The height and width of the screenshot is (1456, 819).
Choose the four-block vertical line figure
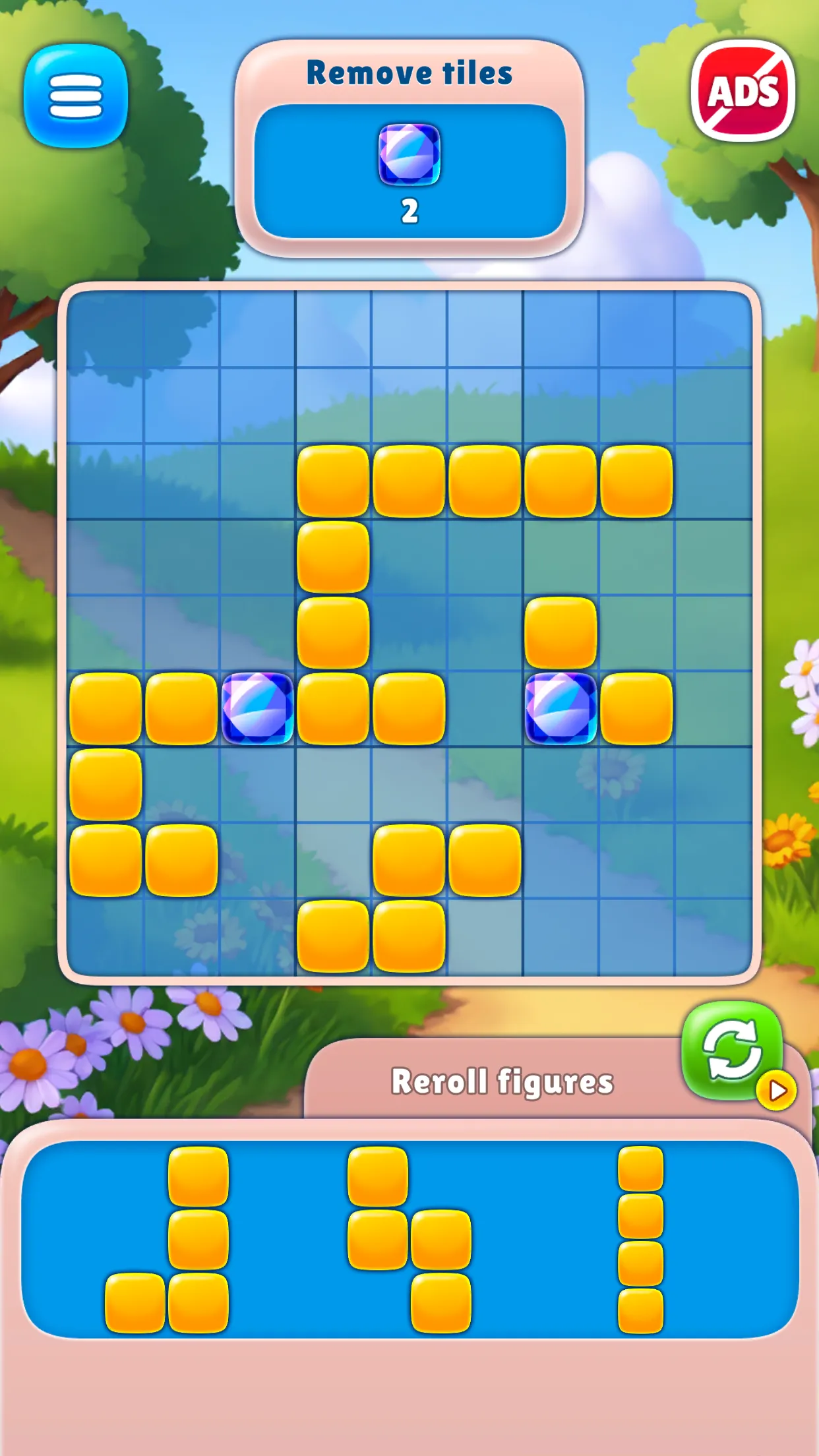[640, 1240]
